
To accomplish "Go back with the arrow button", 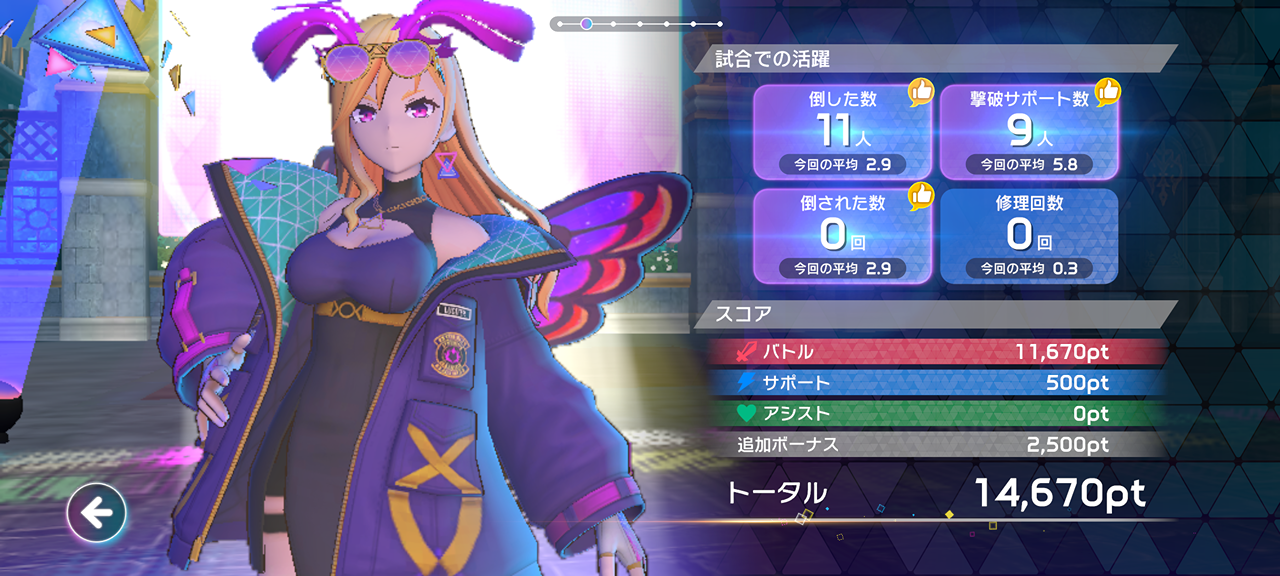I will tap(97, 514).
